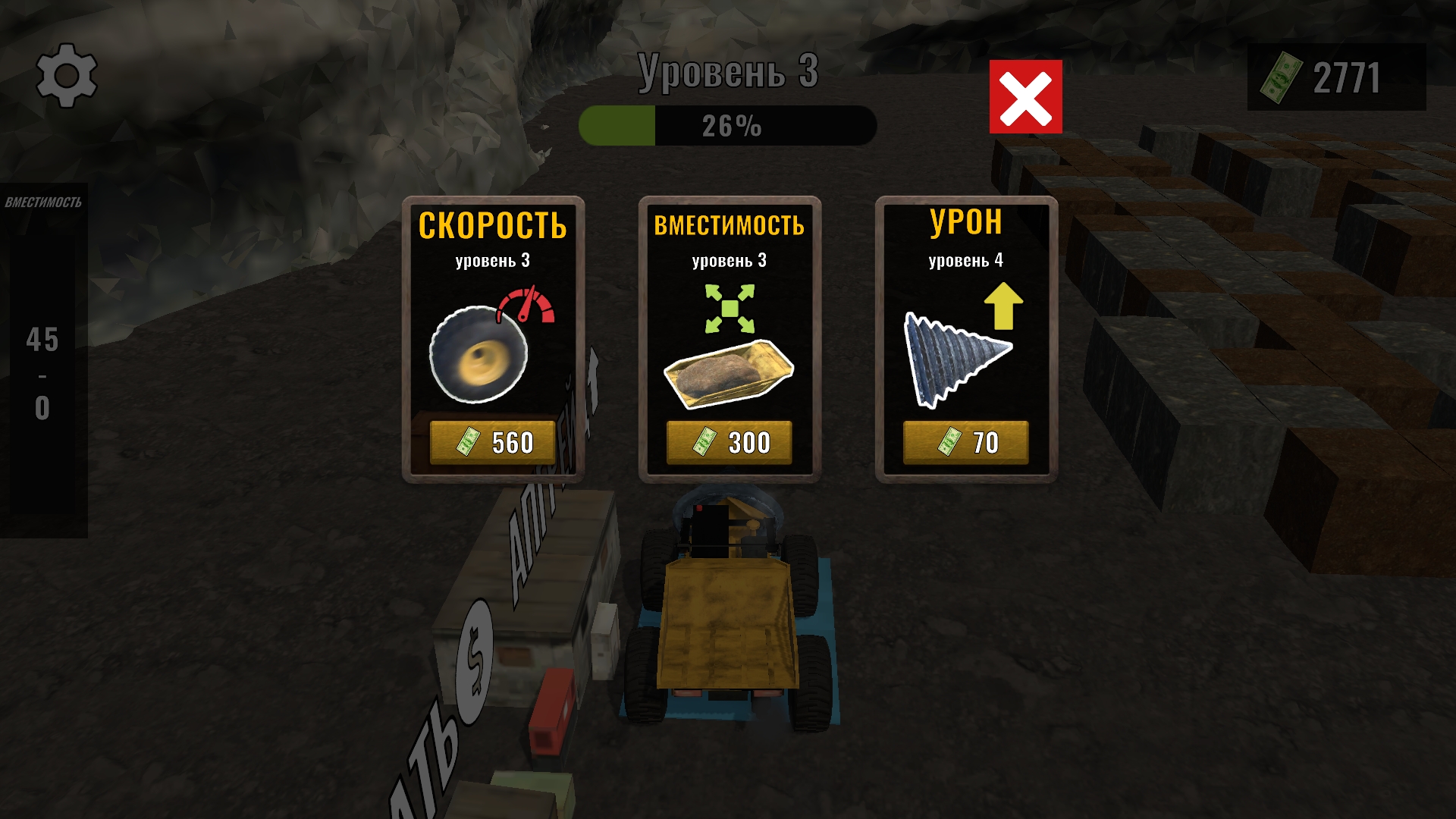Buy the damage upgrade for 70

(x=965, y=441)
